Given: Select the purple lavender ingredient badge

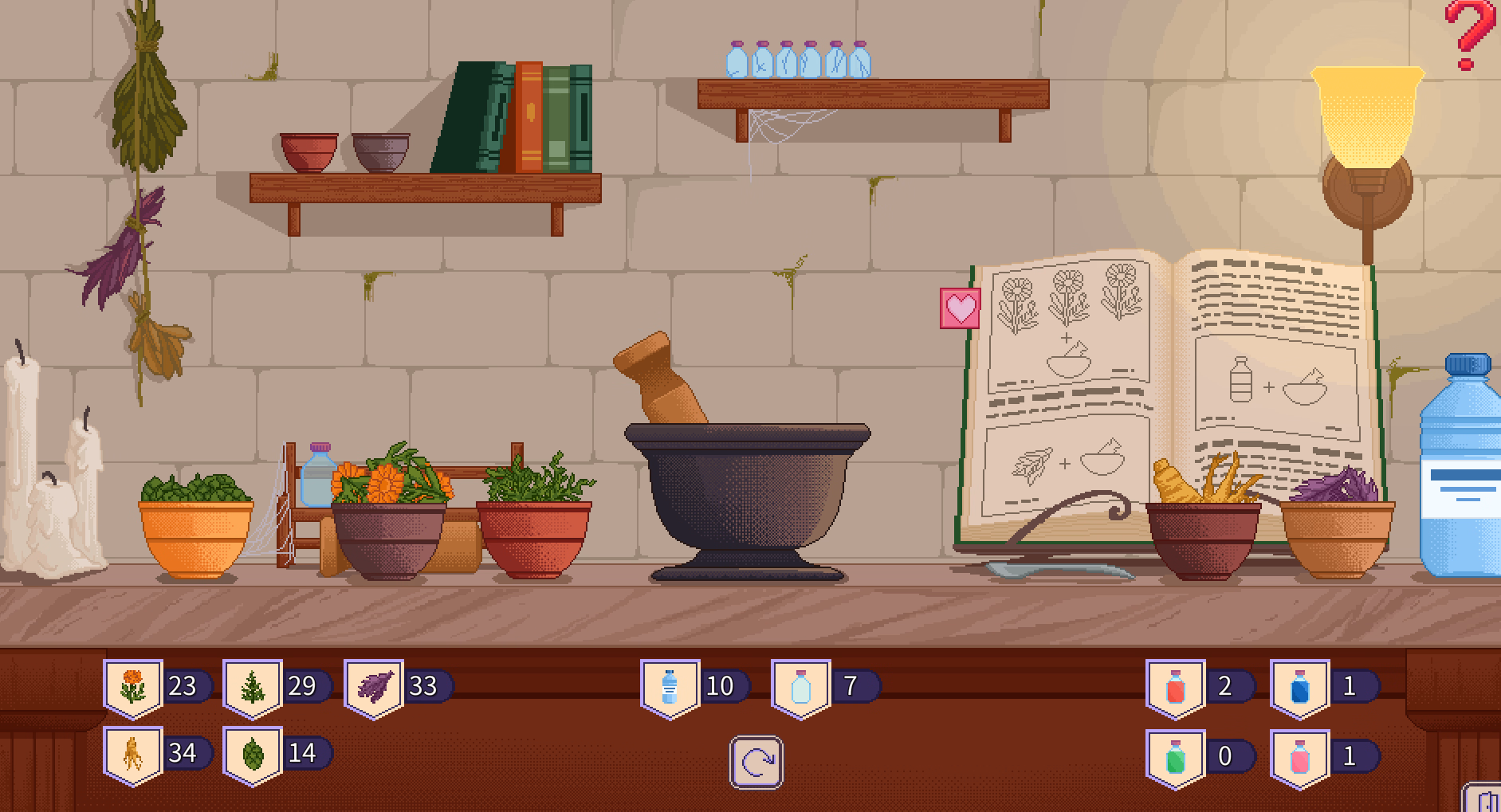Looking at the screenshot, I should click(374, 687).
